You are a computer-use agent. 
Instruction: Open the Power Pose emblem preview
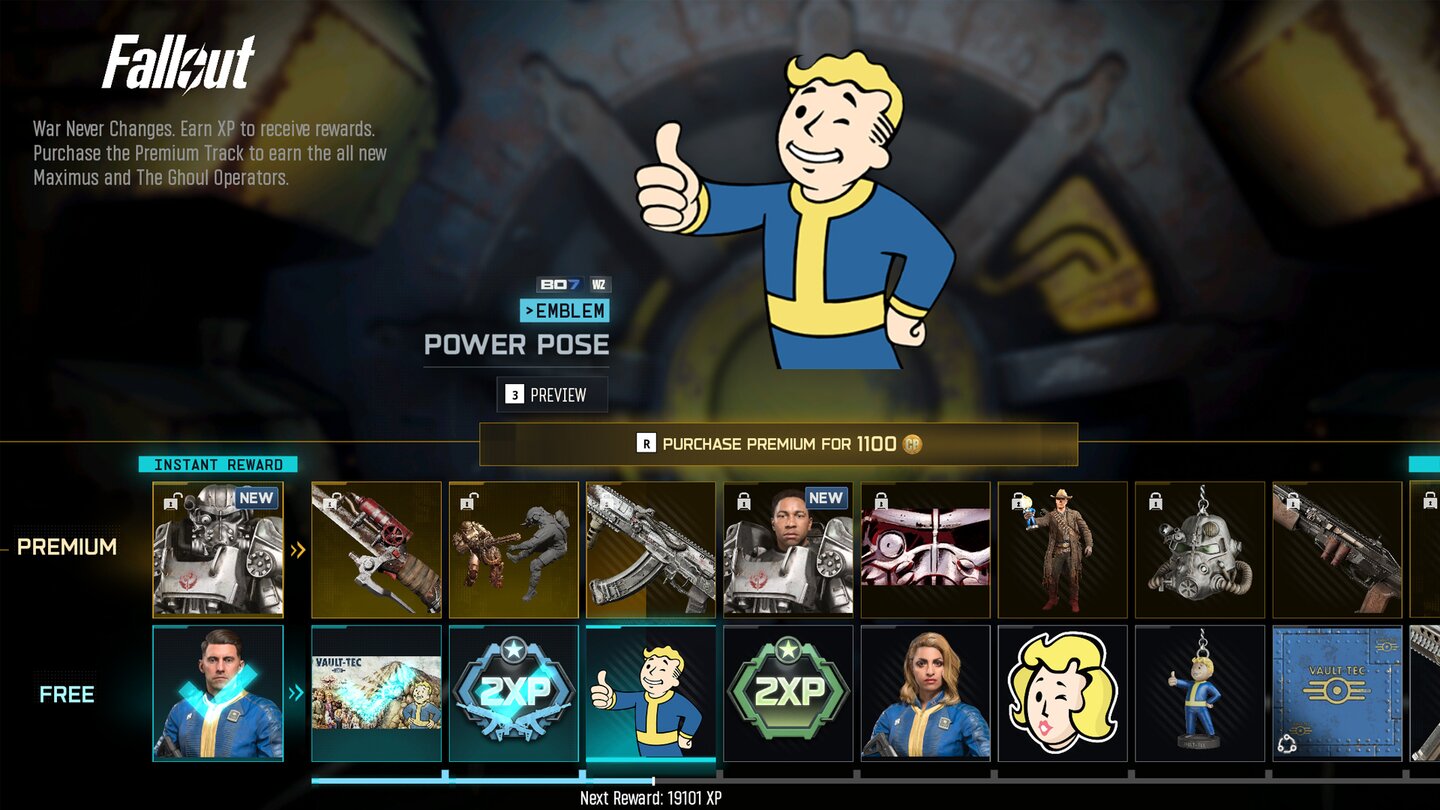click(x=552, y=394)
